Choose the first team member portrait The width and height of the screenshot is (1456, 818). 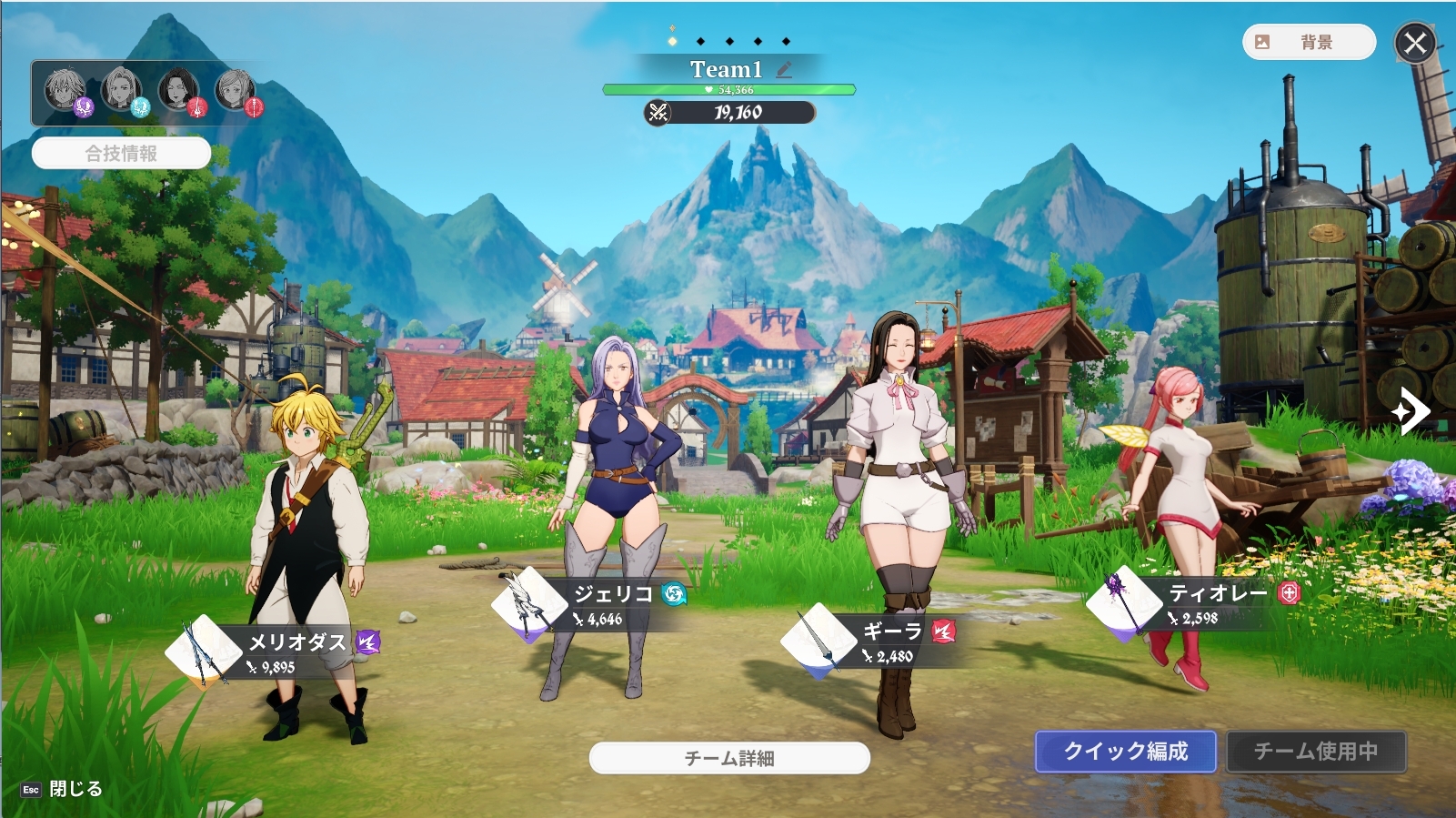65,91
